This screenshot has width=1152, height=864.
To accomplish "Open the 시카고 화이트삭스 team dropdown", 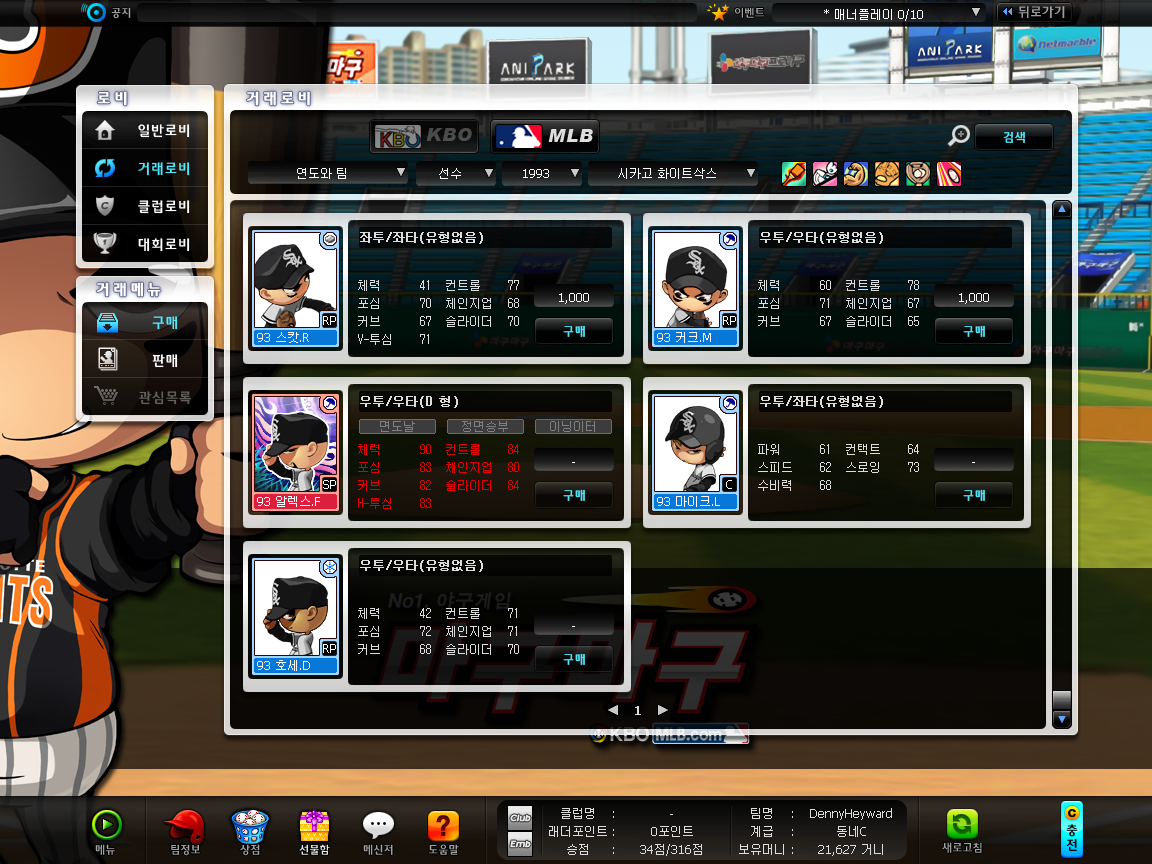I will click(673, 173).
